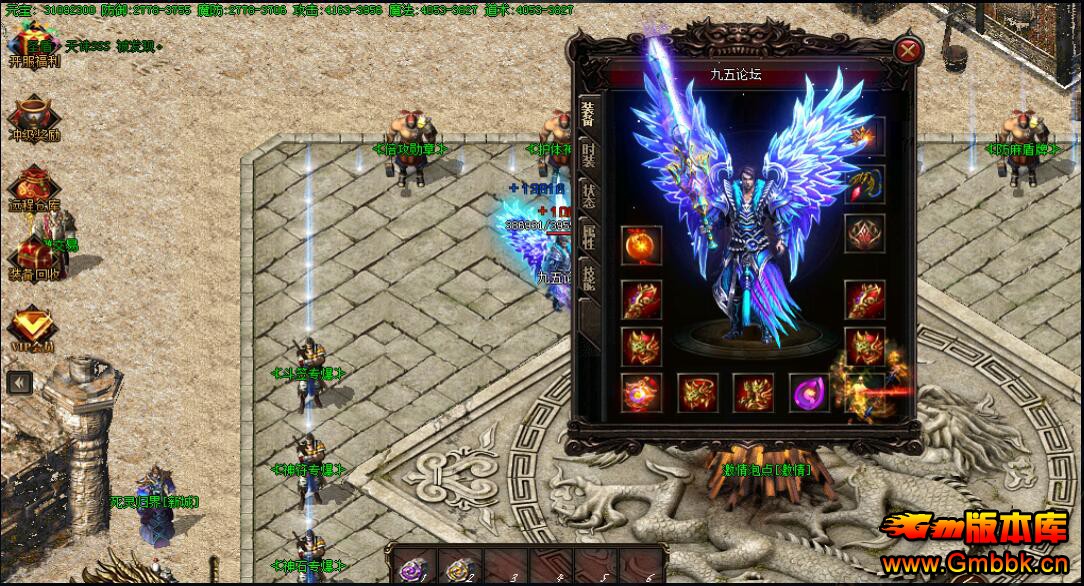Open the 装备回收 equipment recycling chest
Viewport: 1084px width, 586px height.
pos(34,258)
